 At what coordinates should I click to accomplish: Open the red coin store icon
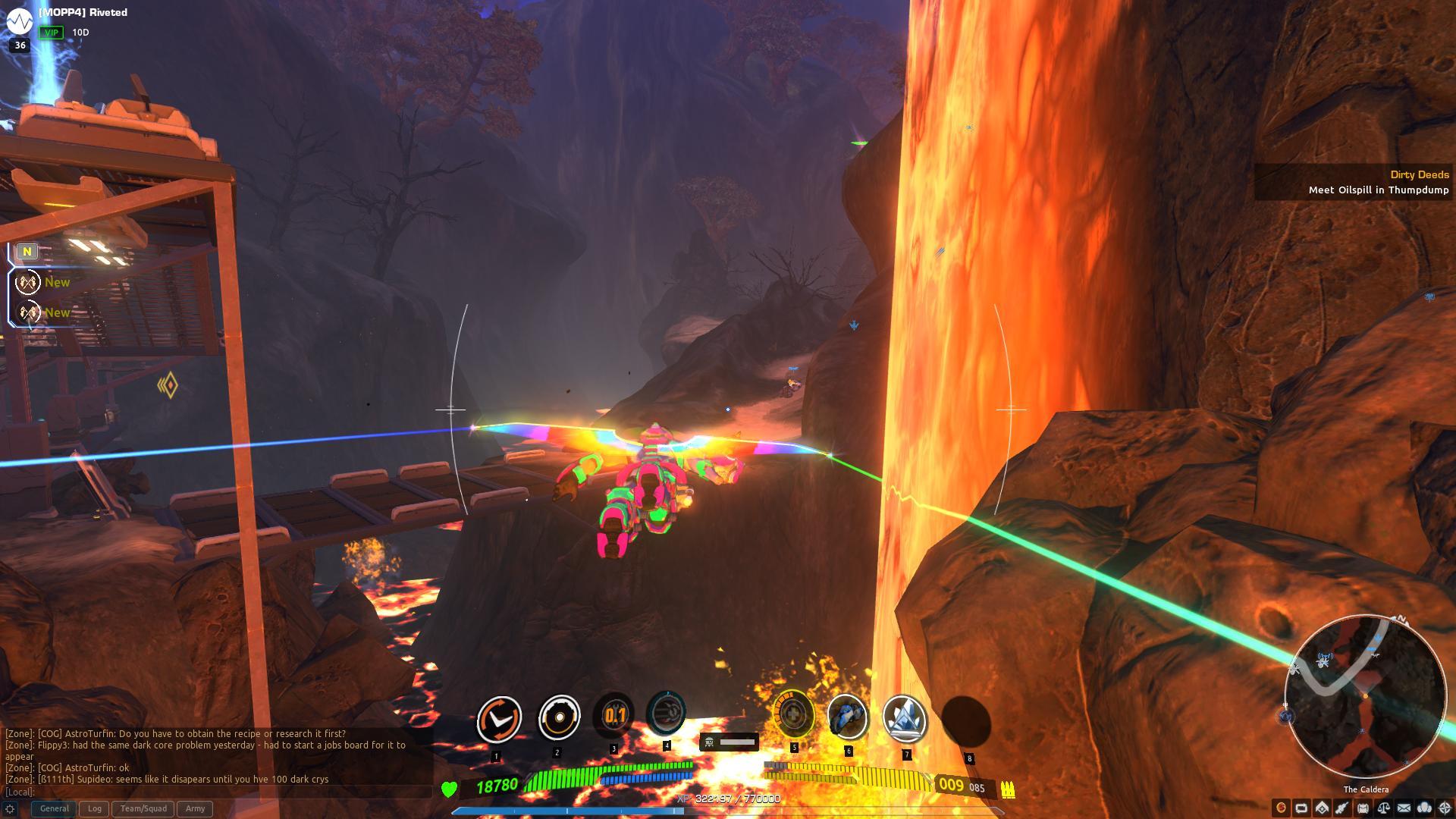click(1282, 808)
